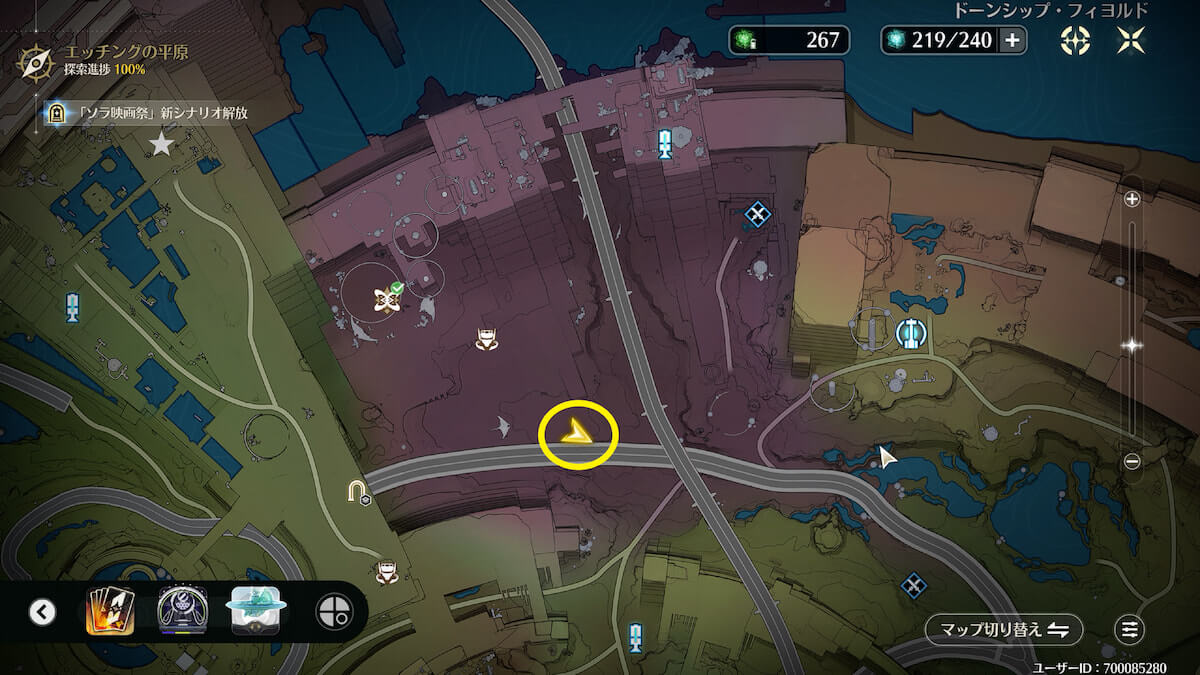Click the map zoom slider handle
This screenshot has width=1200, height=675.
[x=1132, y=345]
